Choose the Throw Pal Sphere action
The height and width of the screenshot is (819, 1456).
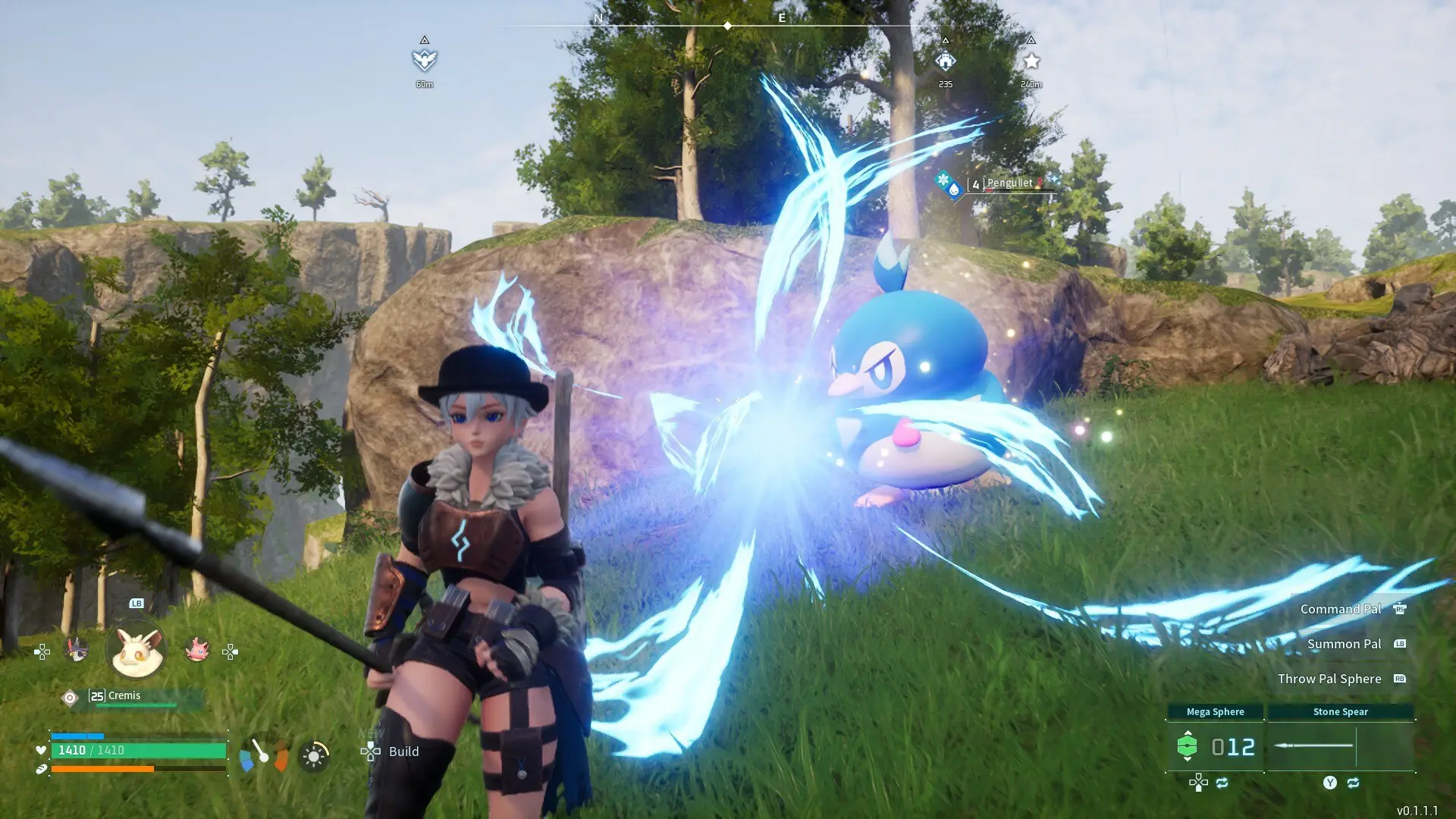pos(1329,679)
